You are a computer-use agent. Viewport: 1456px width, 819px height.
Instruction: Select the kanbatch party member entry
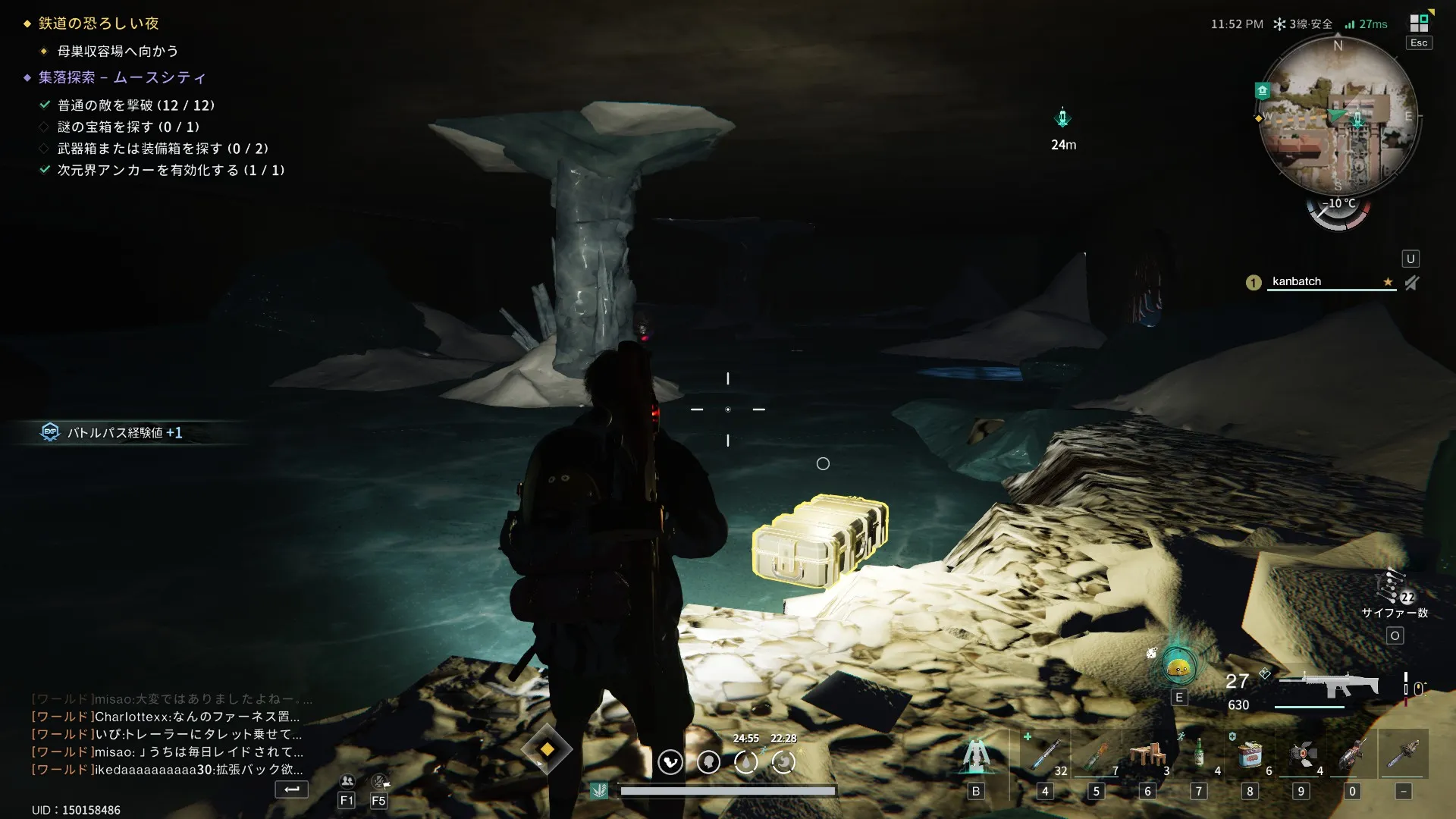pyautogui.click(x=1297, y=281)
